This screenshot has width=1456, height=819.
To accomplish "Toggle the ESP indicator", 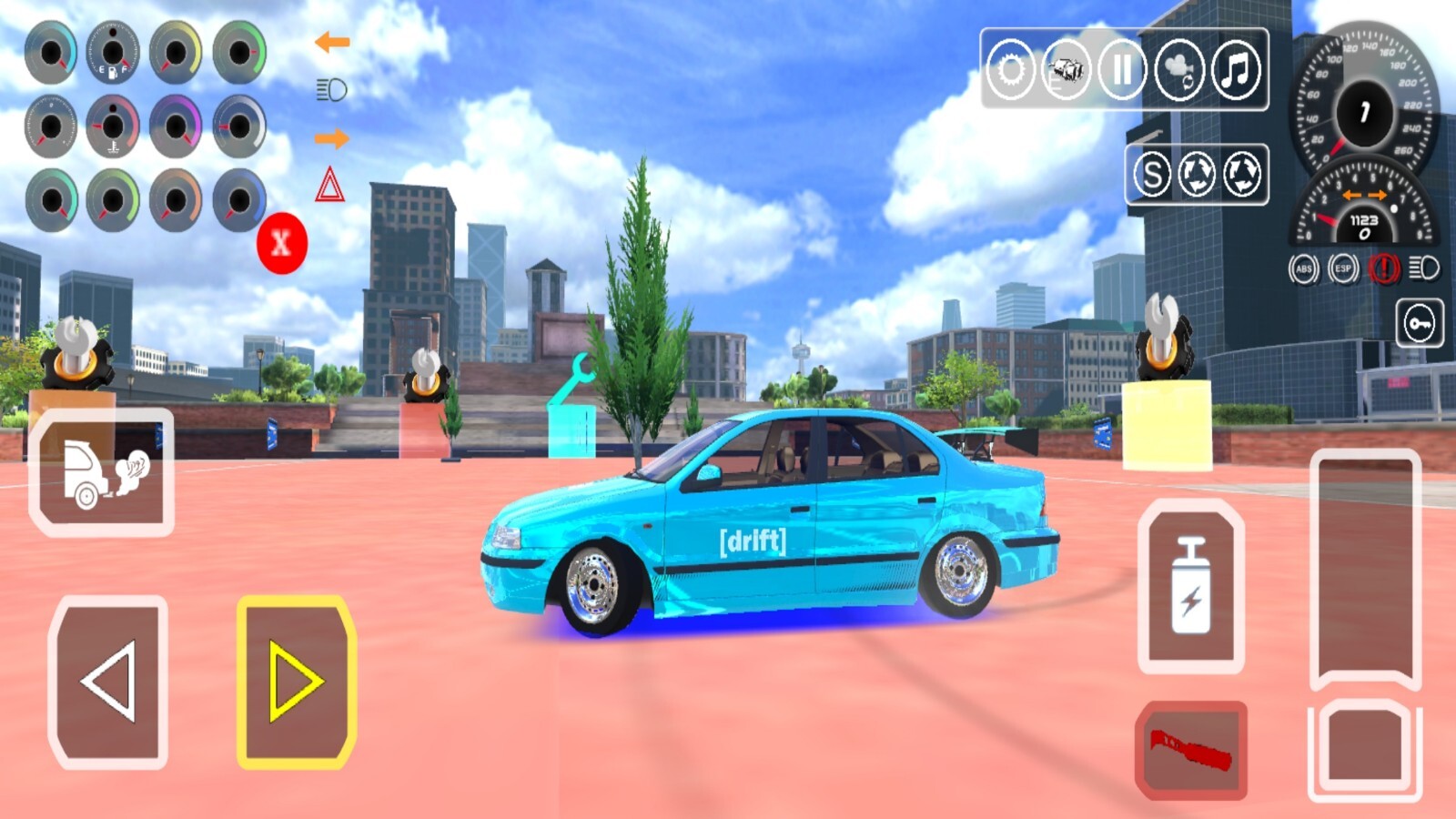I will pos(1343,268).
